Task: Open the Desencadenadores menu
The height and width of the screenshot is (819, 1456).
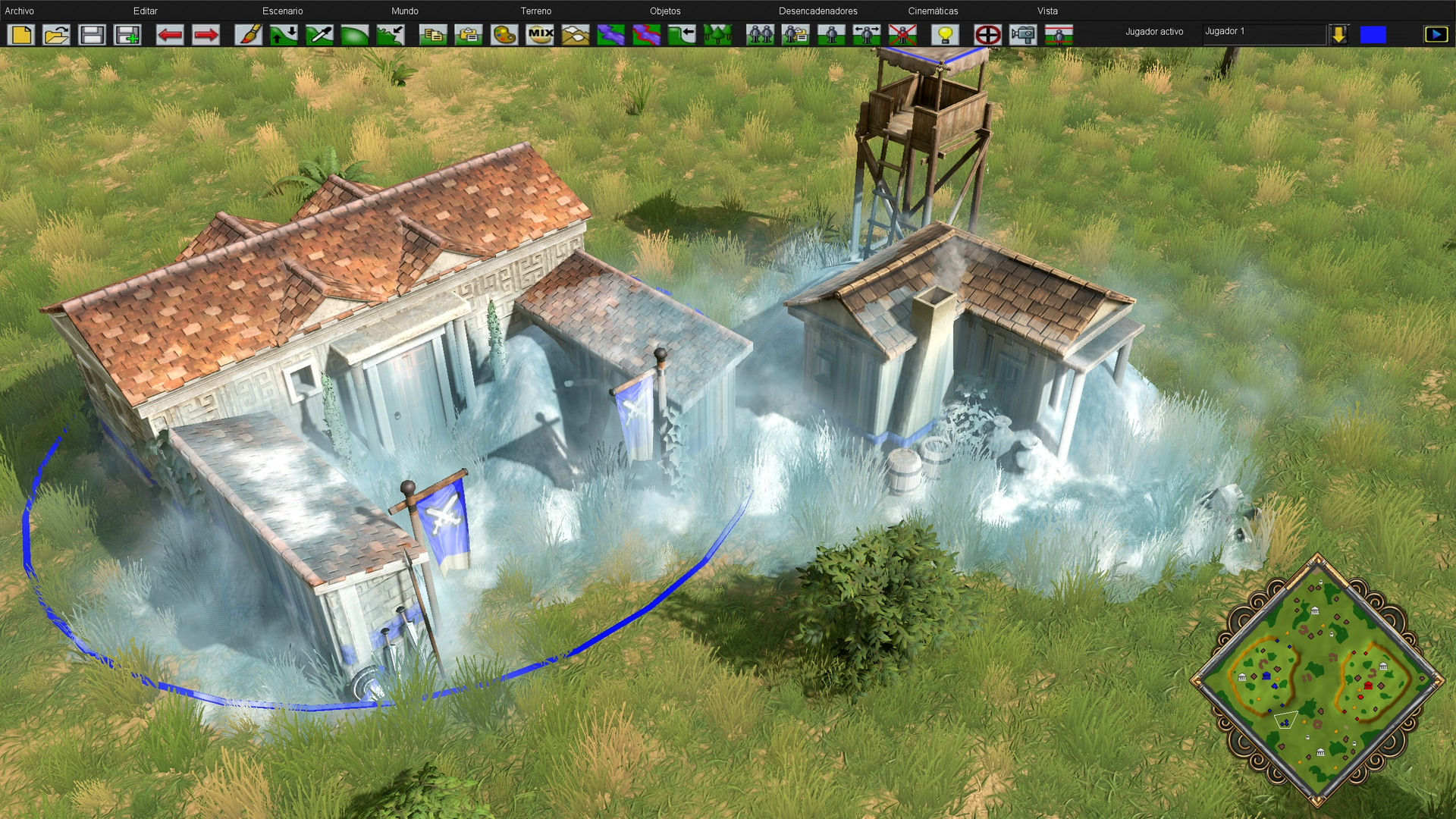Action: [x=817, y=11]
